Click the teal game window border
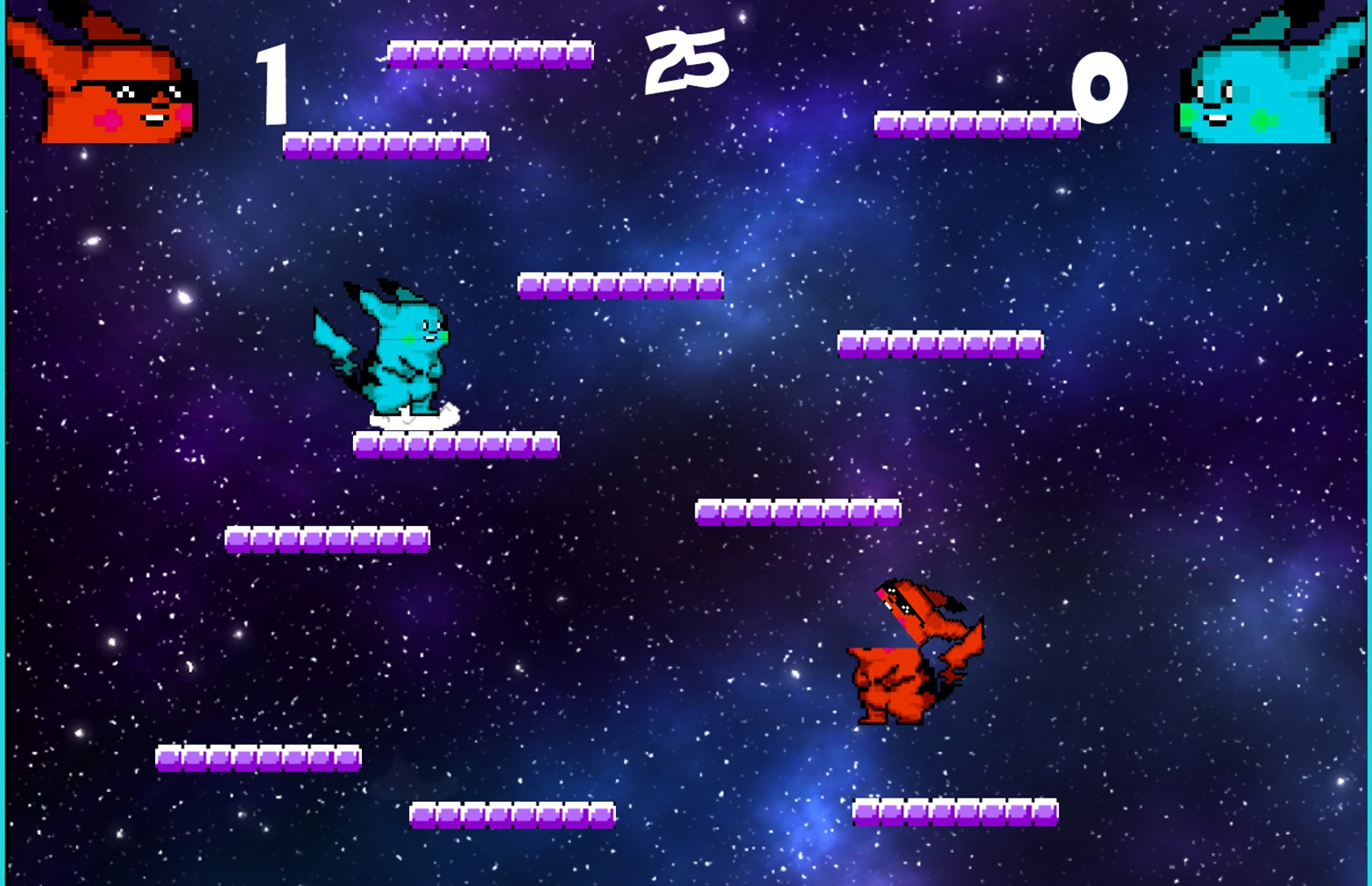Screen dimensions: 1372x886 (x=4, y=438)
